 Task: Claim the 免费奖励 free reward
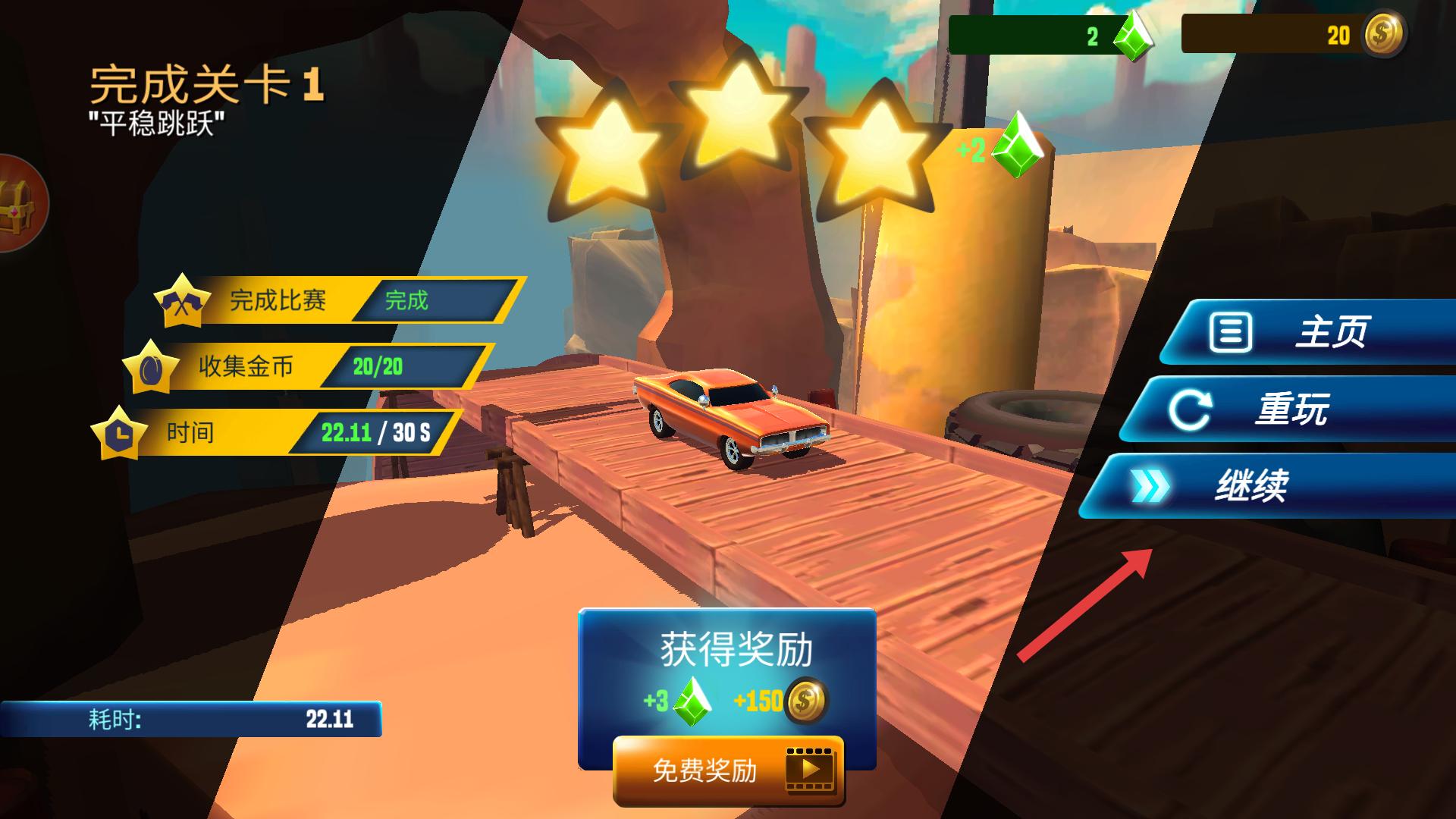click(728, 770)
